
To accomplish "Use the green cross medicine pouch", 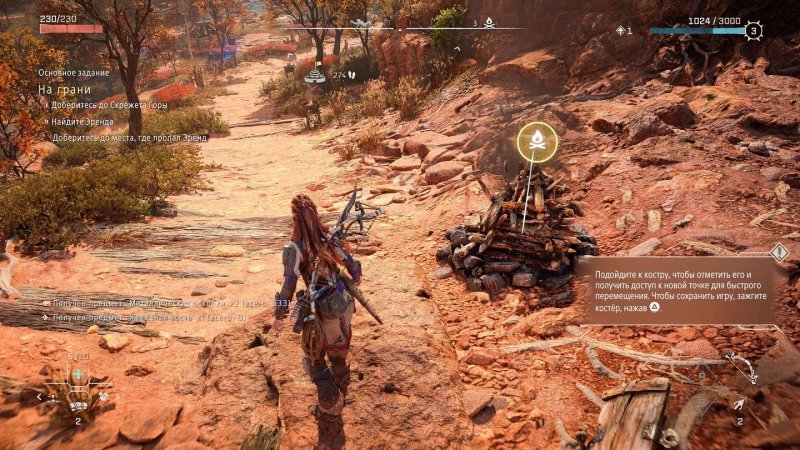I will coord(77,374).
